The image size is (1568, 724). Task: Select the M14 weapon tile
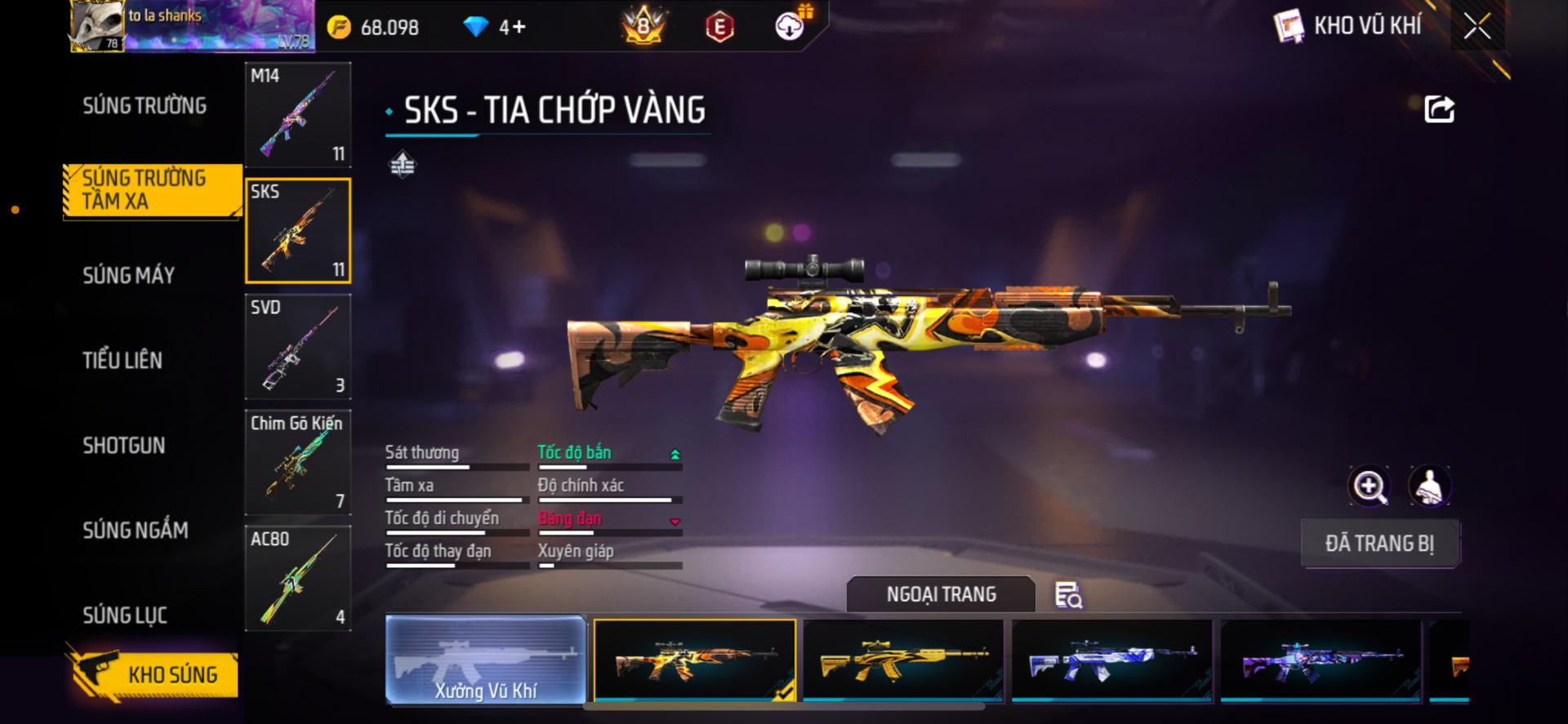298,115
